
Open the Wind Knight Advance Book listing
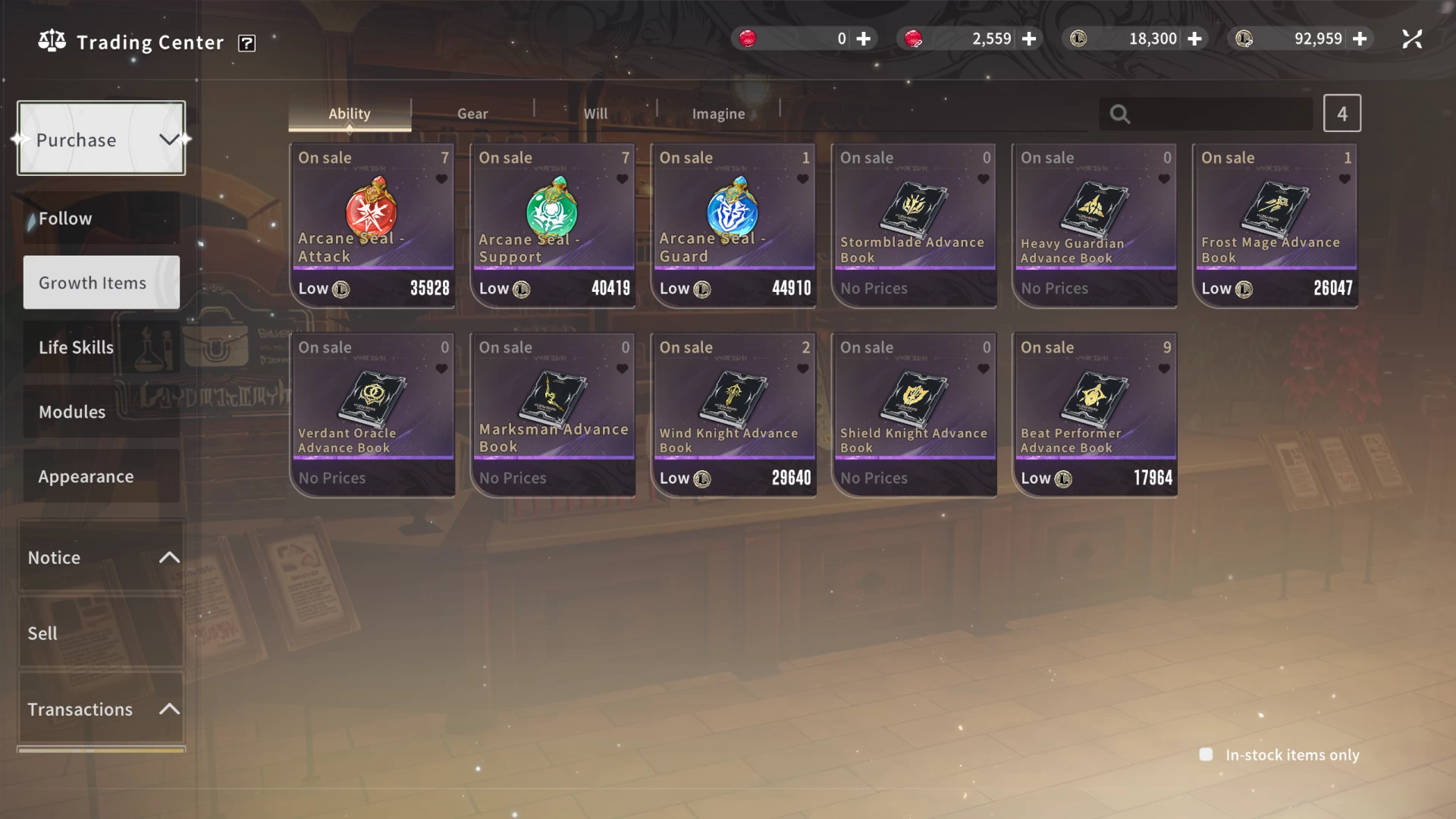[733, 415]
